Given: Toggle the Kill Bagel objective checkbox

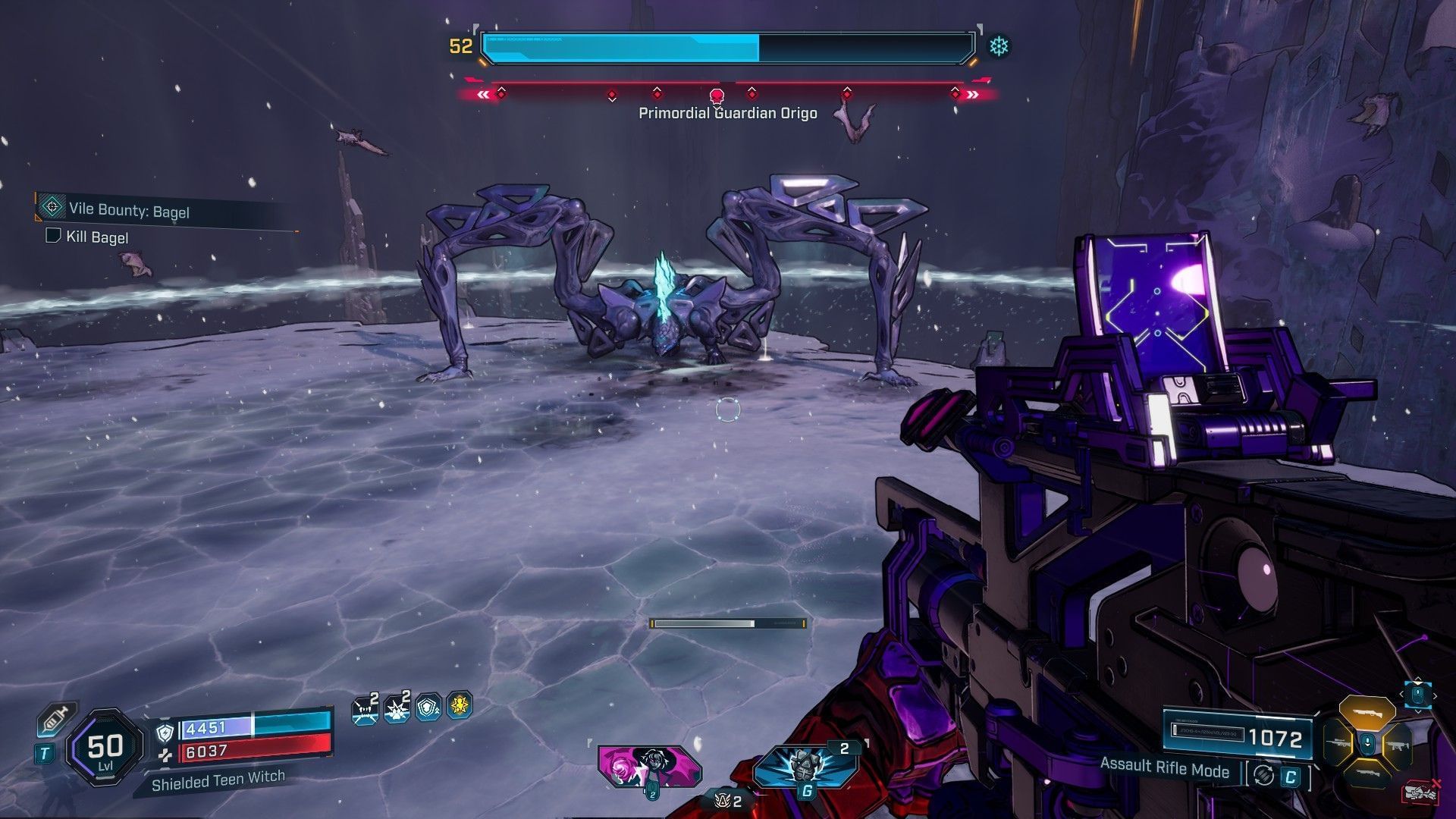Looking at the screenshot, I should pos(53,236).
